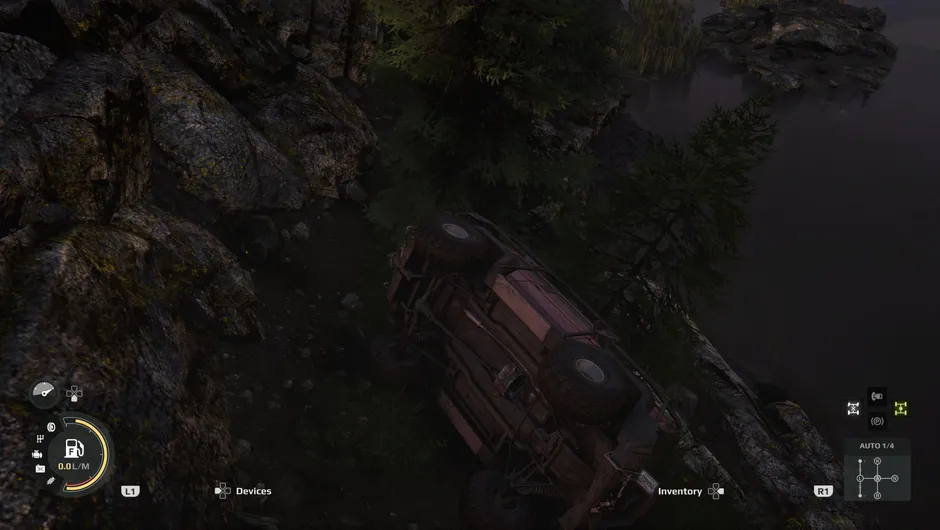This screenshot has height=530, width=940.
Task: Toggle the green all-wheel drive icon
Action: [x=900, y=408]
